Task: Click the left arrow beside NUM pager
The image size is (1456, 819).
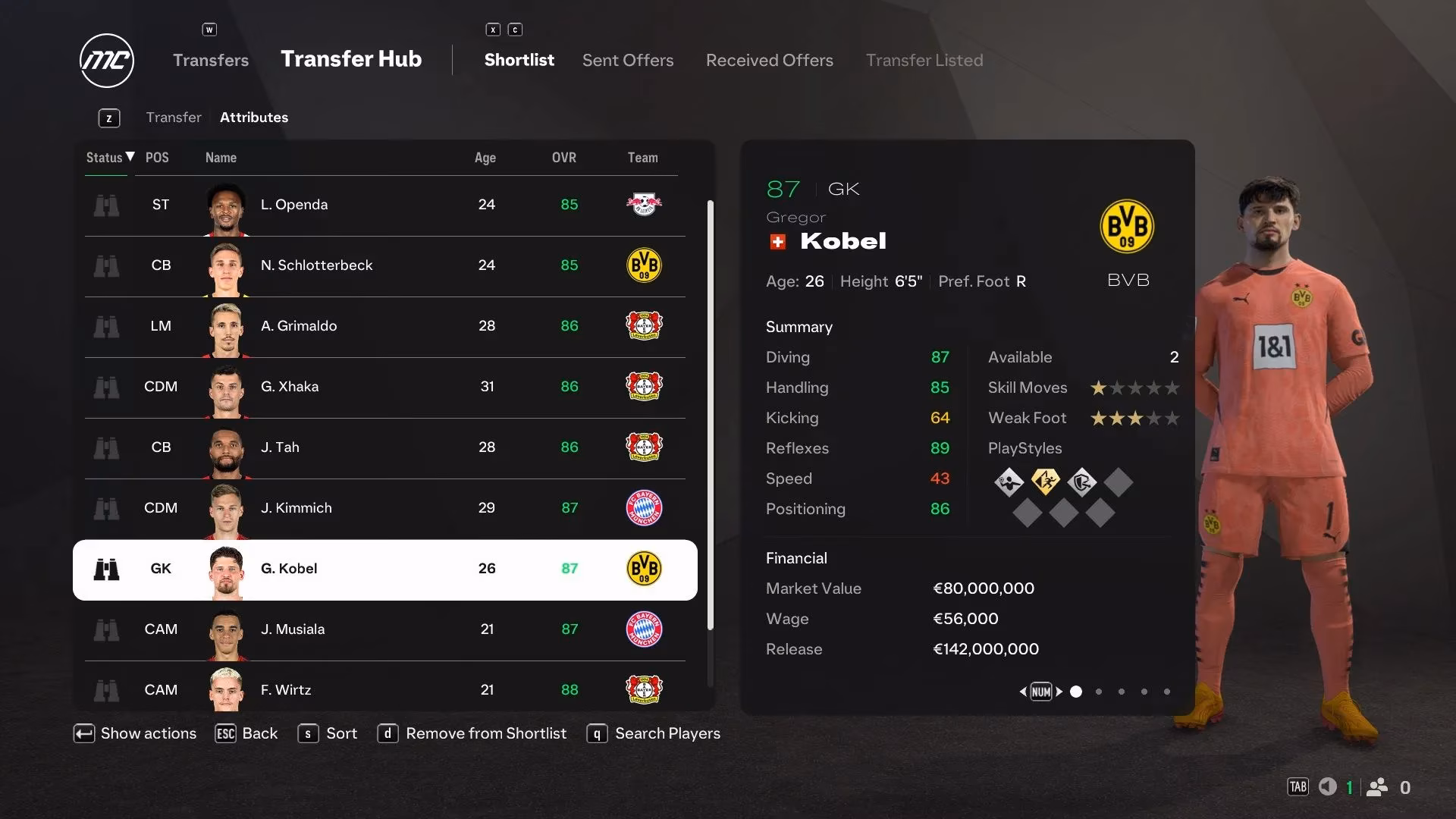Action: pos(1023,692)
